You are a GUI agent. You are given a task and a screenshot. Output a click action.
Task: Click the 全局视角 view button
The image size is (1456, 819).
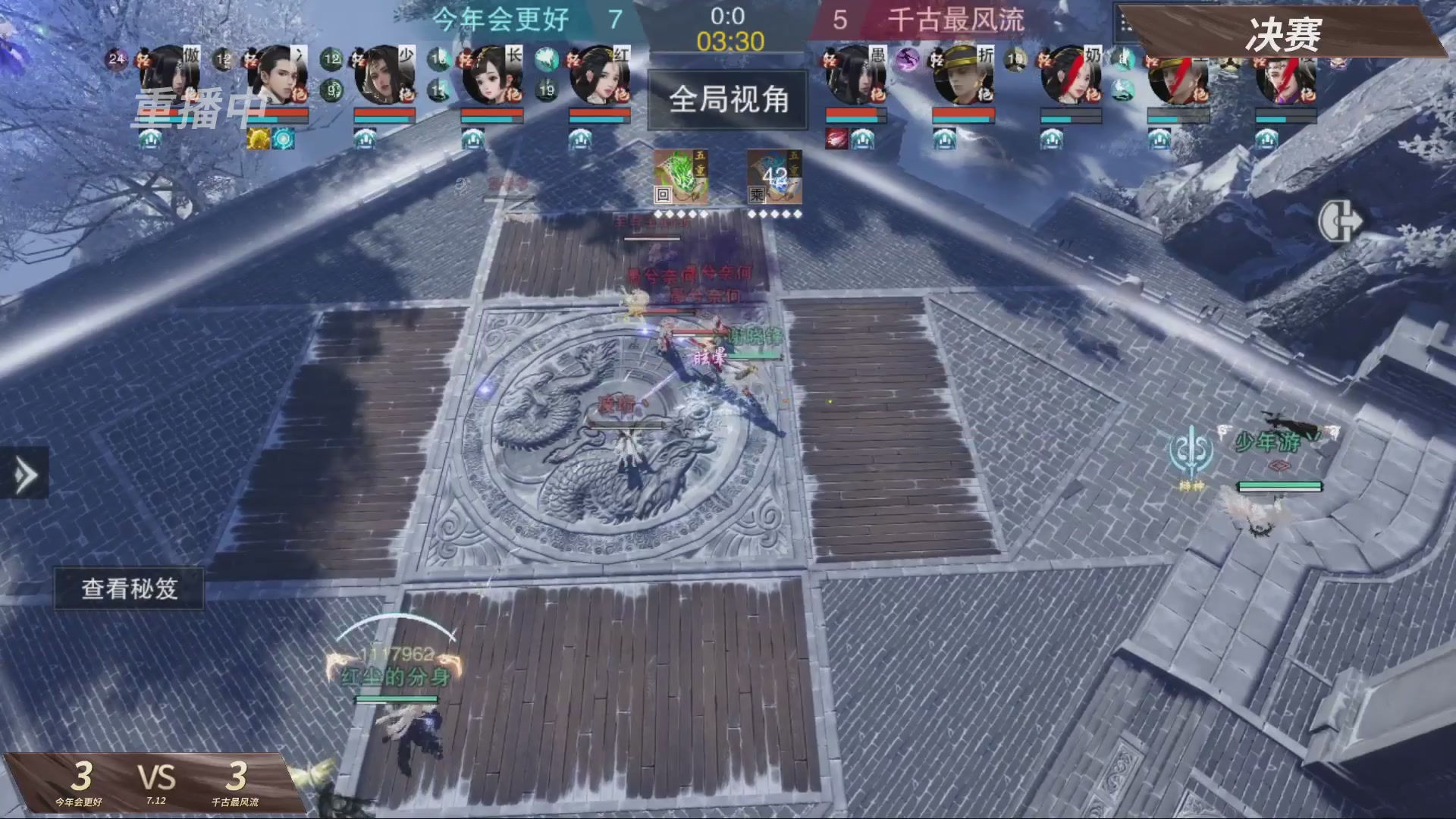[x=728, y=100]
